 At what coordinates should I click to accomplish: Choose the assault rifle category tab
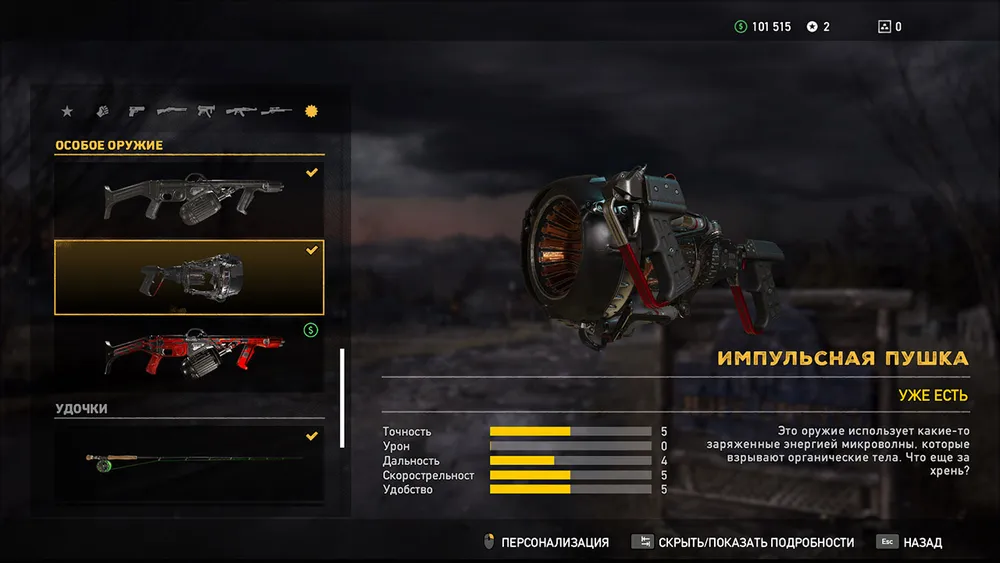pos(241,111)
